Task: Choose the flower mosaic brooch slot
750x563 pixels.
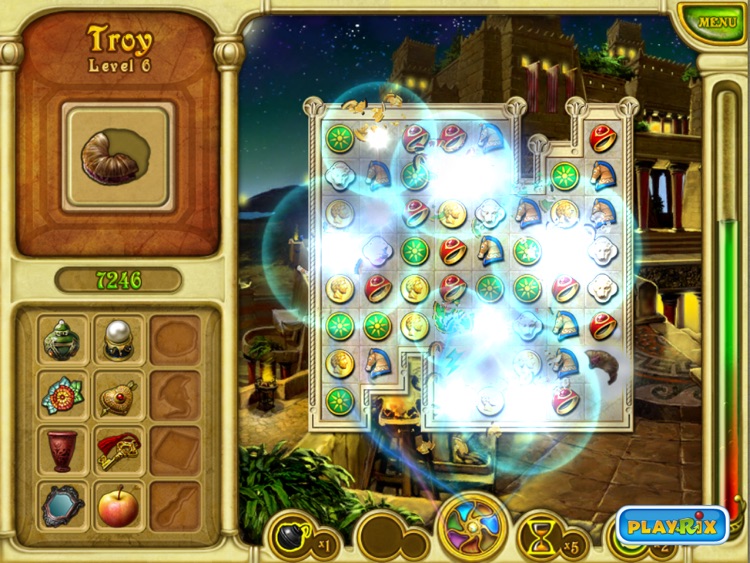Action: tap(65, 396)
